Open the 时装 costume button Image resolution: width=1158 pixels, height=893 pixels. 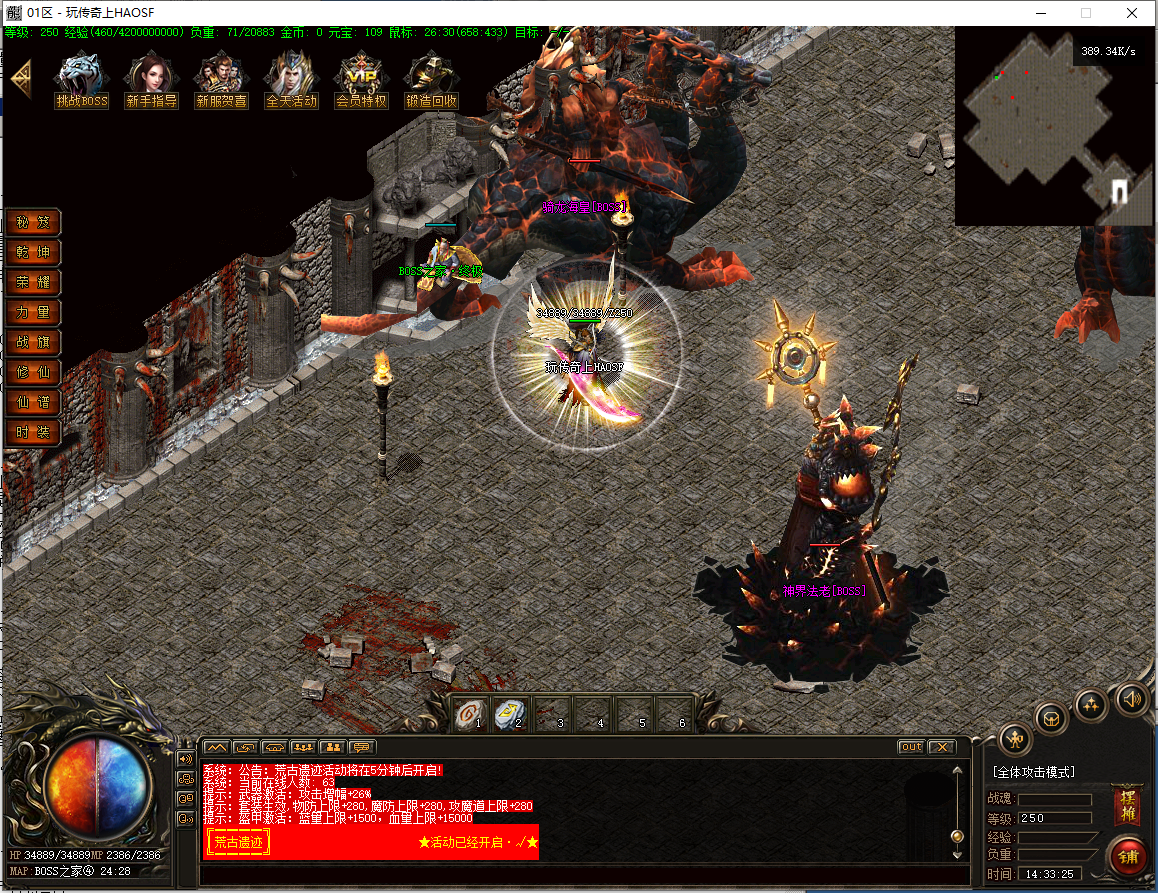33,432
